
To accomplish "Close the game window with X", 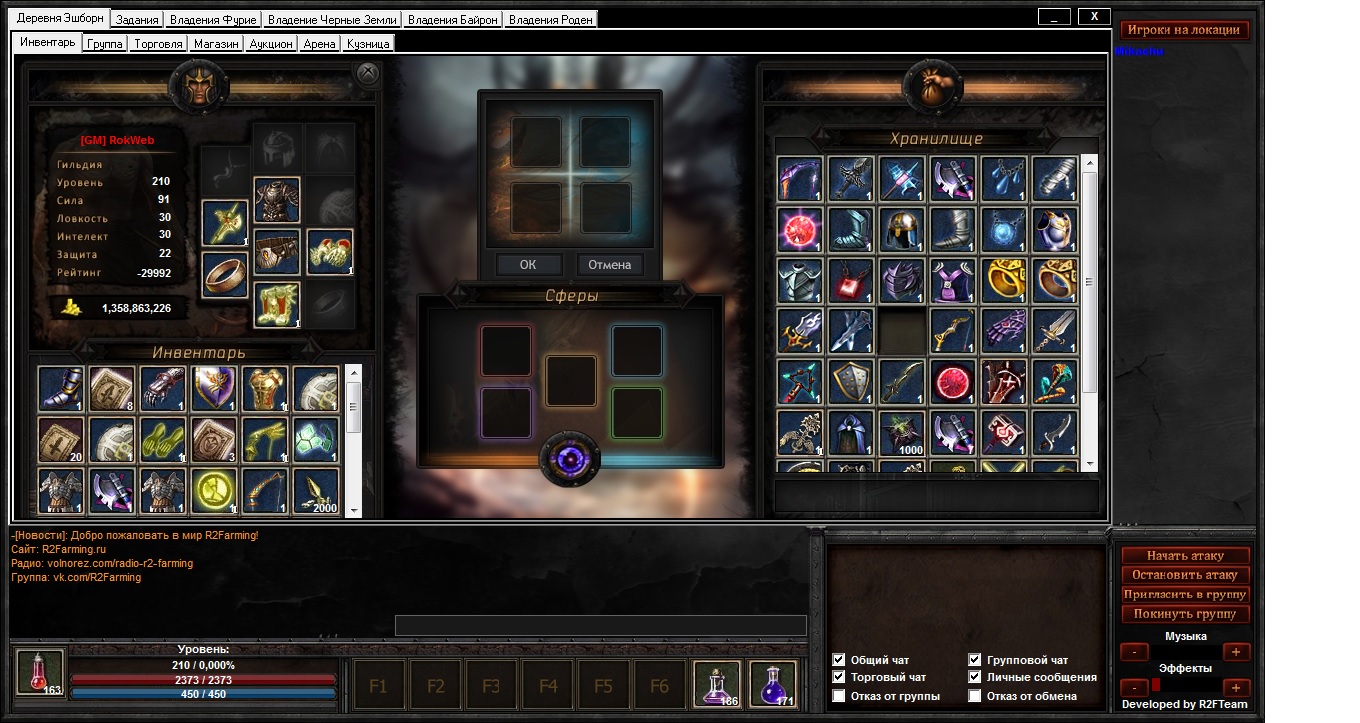I will (x=1095, y=16).
